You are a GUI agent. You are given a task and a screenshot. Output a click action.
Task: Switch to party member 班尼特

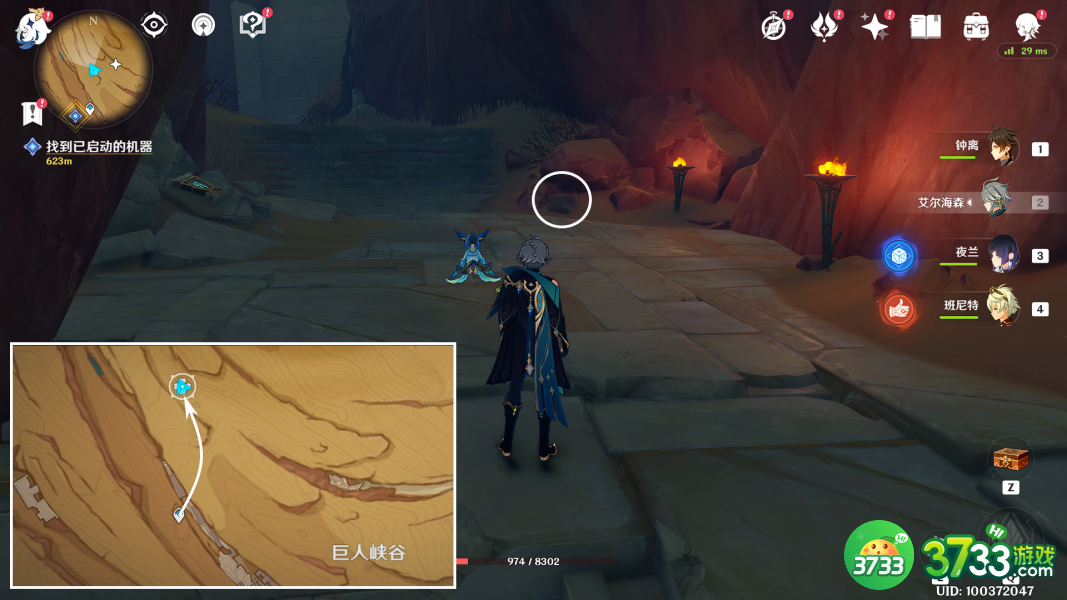1001,307
